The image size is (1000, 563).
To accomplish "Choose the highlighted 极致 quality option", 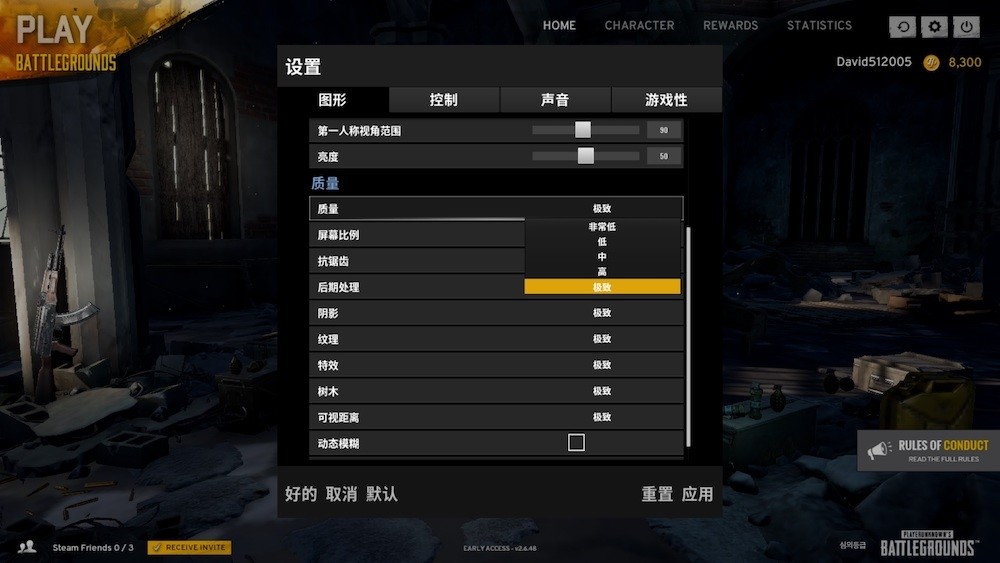I will tap(602, 287).
